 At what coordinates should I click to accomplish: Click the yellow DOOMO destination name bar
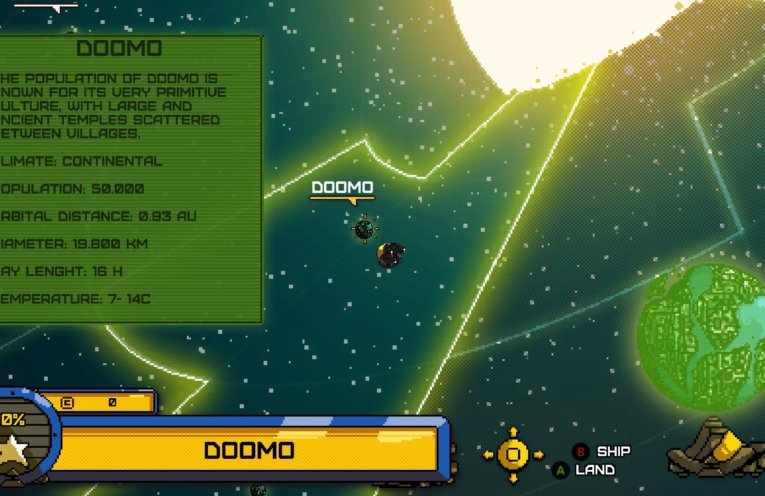[249, 450]
